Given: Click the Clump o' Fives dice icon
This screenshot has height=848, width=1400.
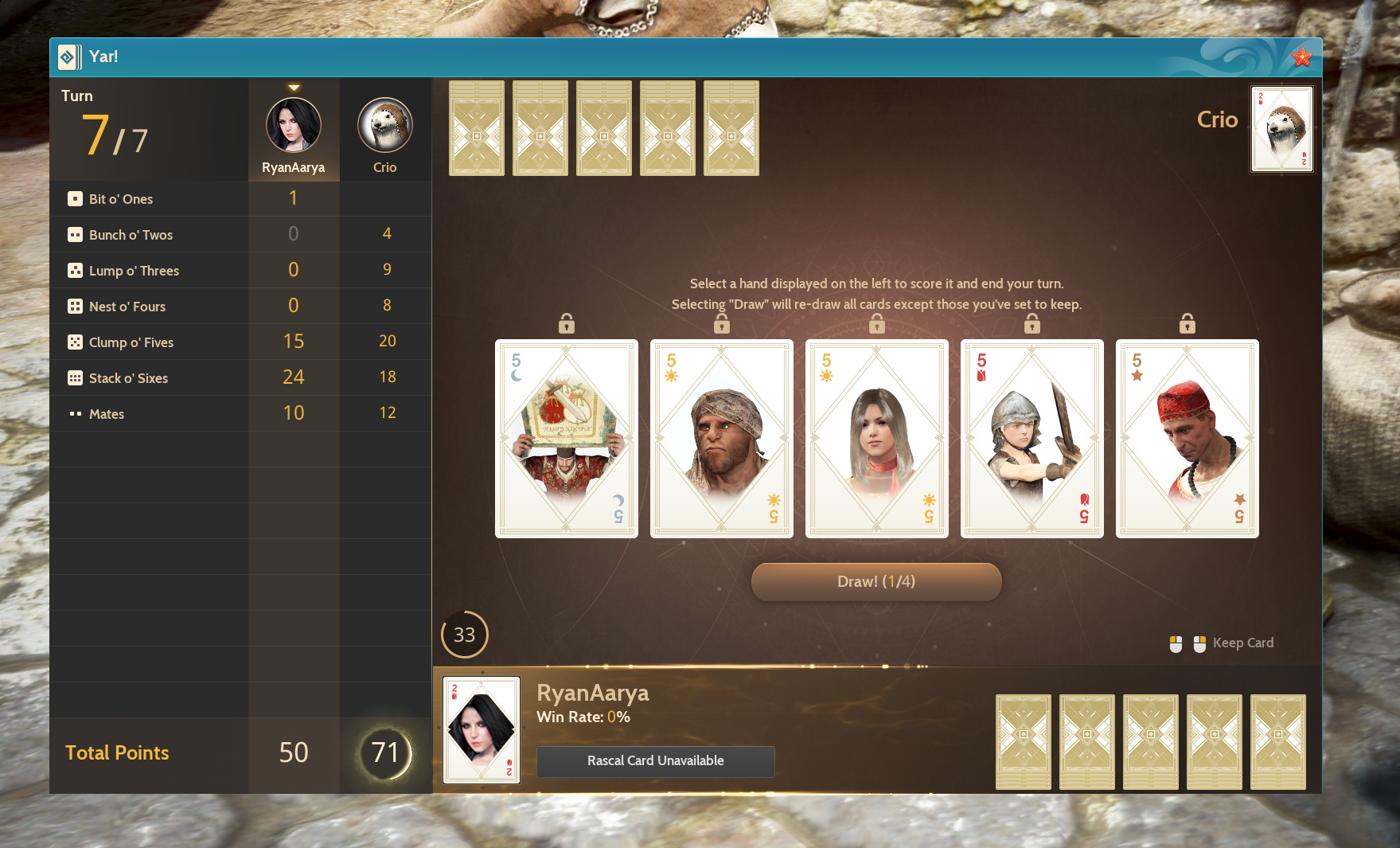Looking at the screenshot, I should pos(74,342).
